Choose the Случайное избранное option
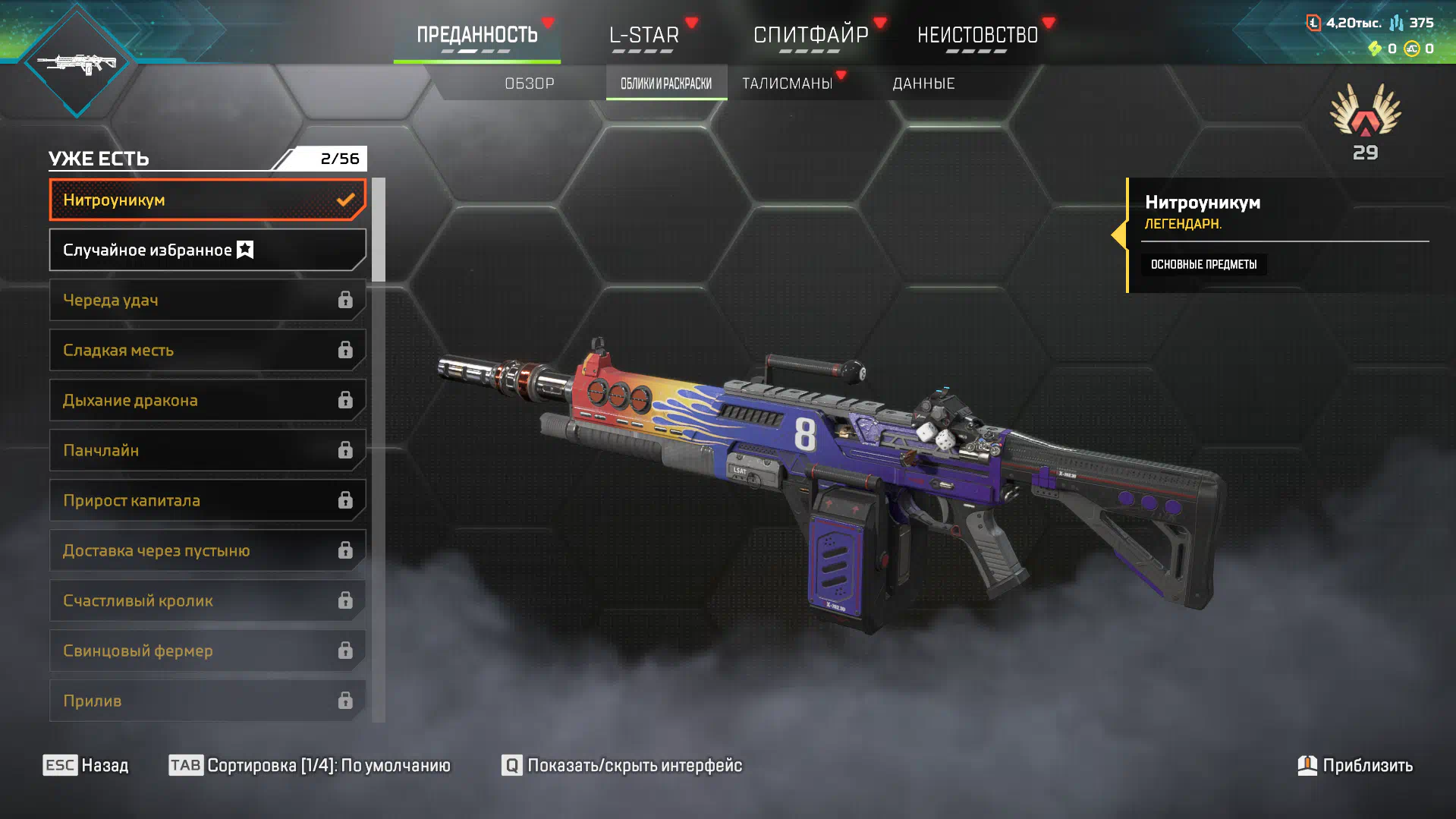The width and height of the screenshot is (1456, 819). tap(207, 250)
